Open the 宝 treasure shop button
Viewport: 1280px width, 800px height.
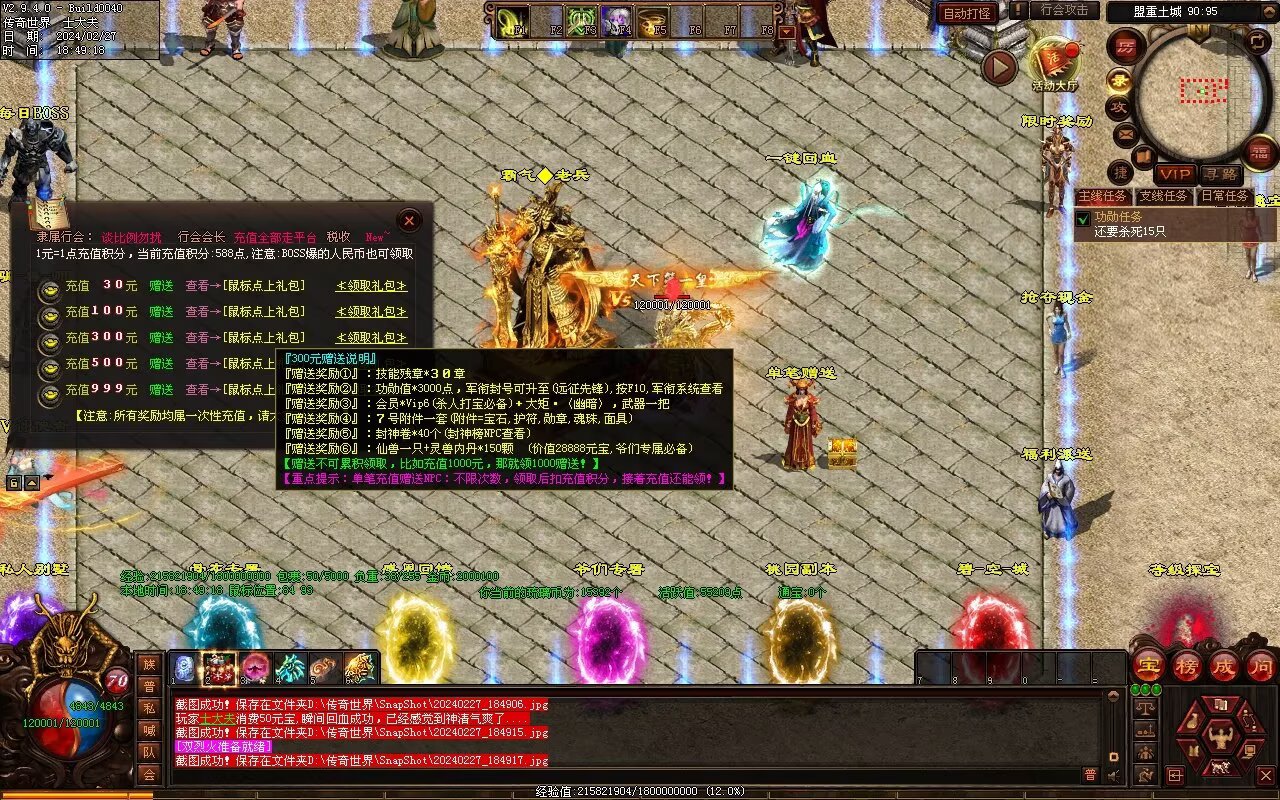(1148, 666)
